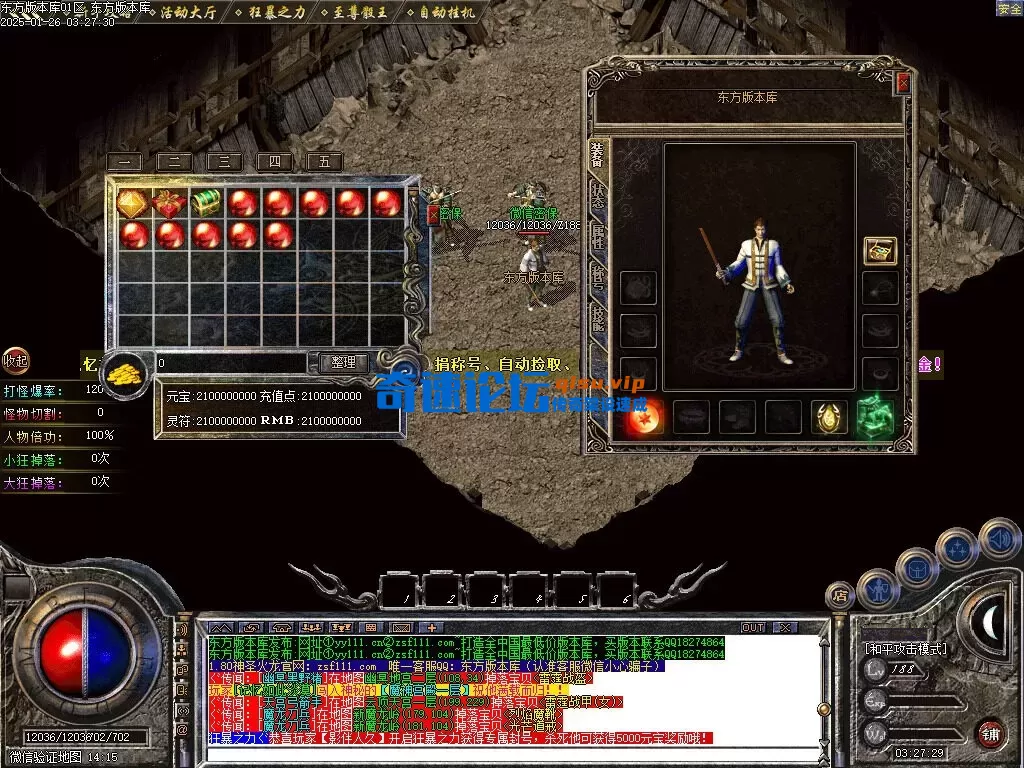Open the character figure round button

coord(877,589)
